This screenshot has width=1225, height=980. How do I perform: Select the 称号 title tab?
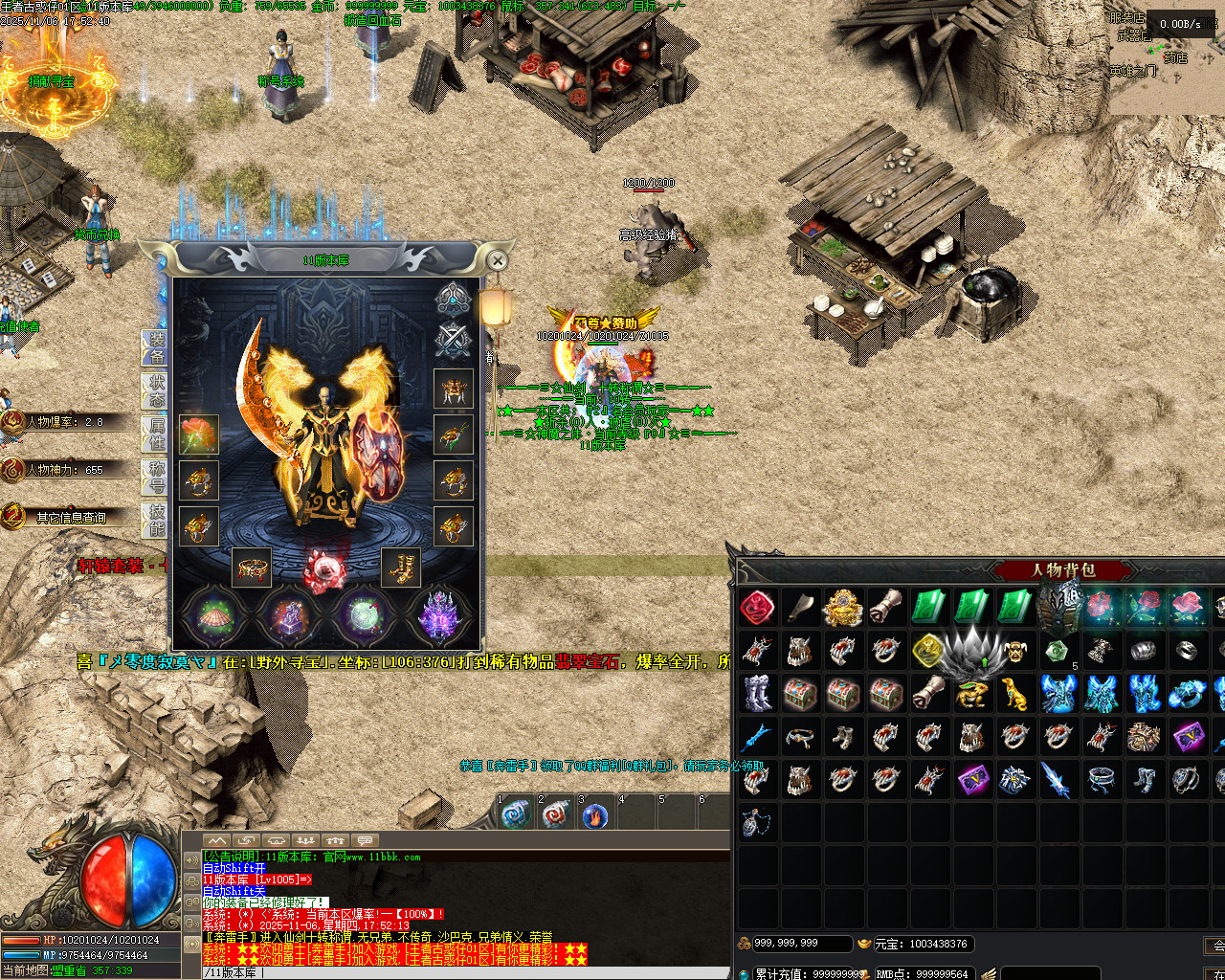[156, 477]
